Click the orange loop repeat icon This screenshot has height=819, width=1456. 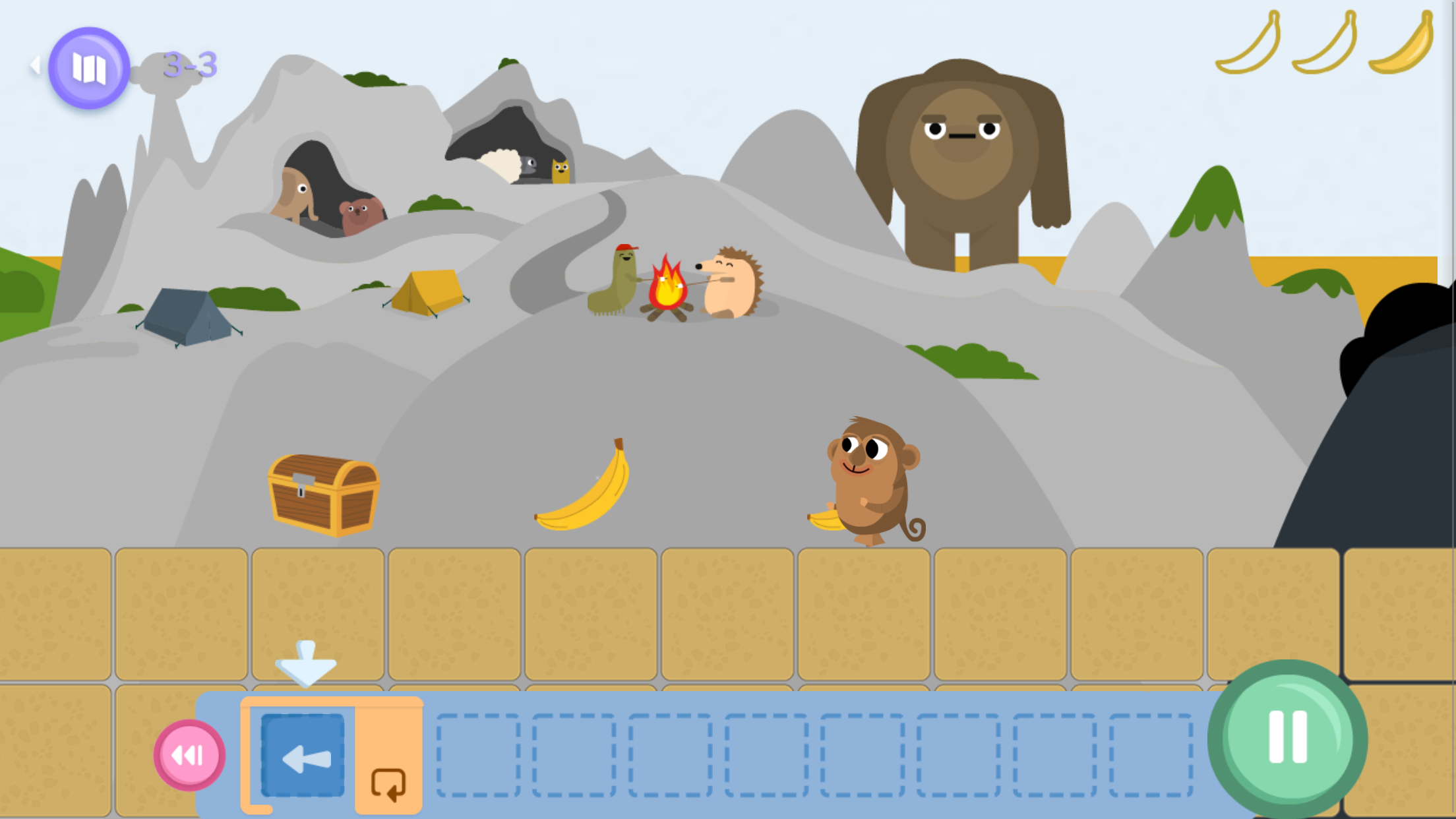point(388,783)
